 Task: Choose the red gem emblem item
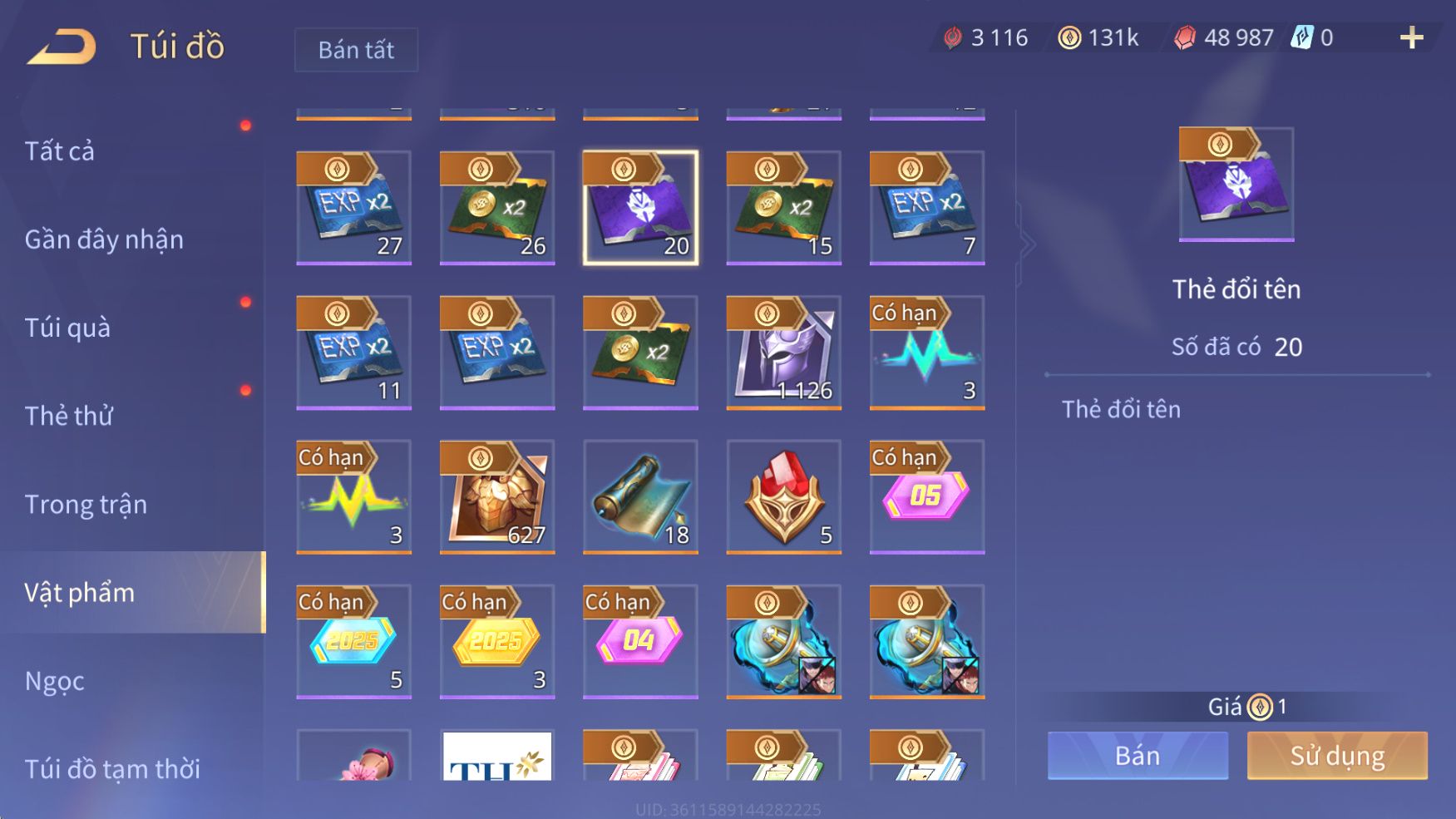[783, 496]
